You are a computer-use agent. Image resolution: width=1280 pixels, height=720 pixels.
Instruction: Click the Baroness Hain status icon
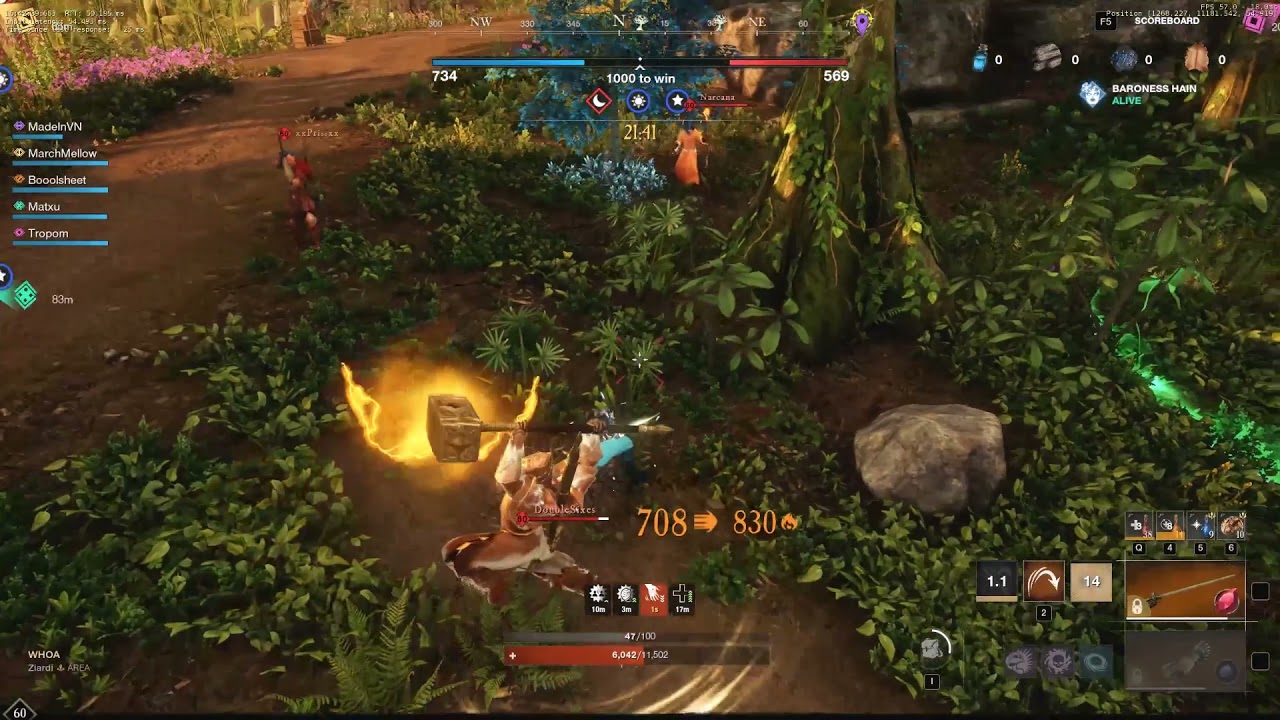coord(1093,94)
